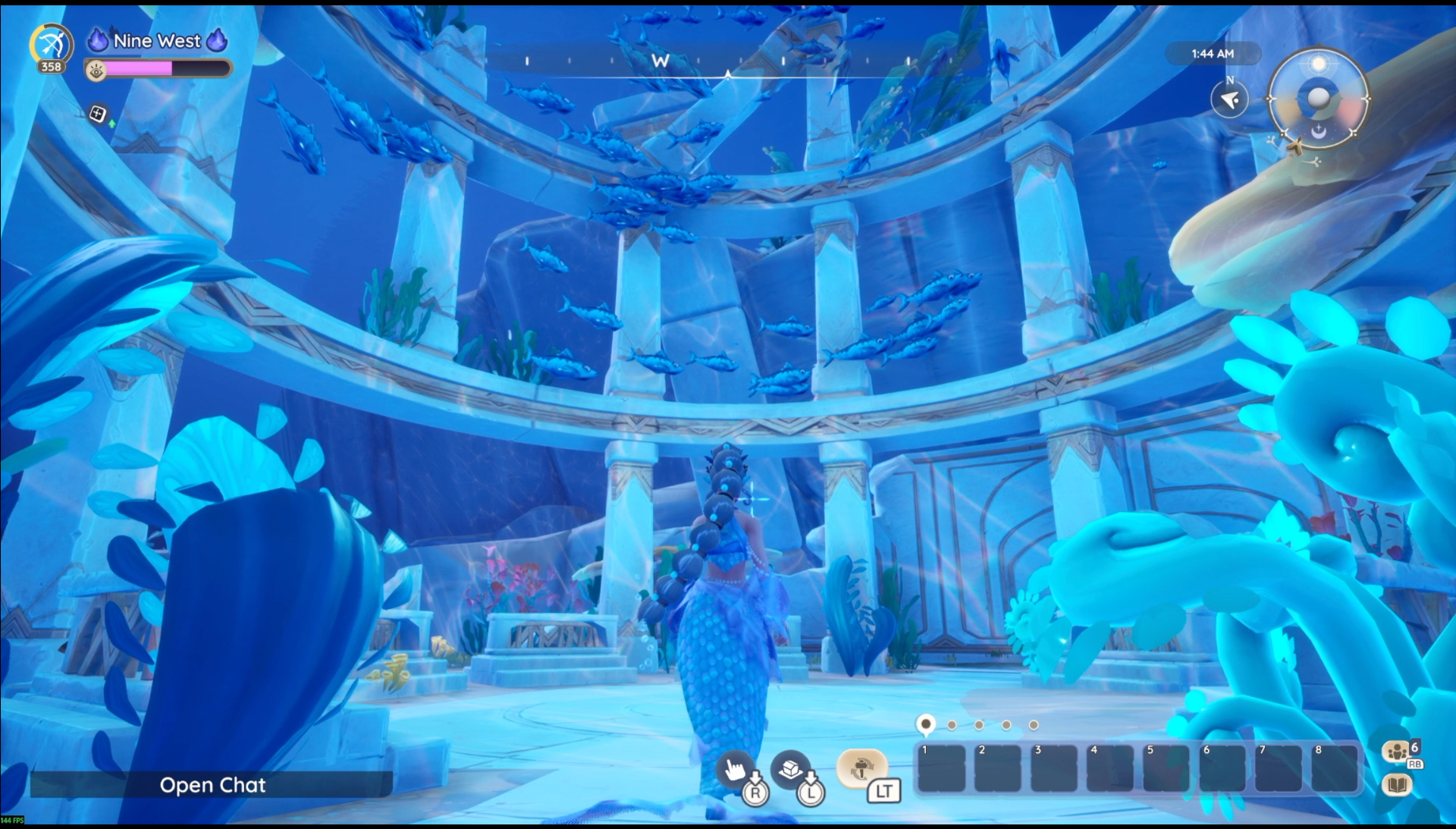The height and width of the screenshot is (829, 1456).
Task: Select the pointing hand action icon
Action: coord(735,770)
